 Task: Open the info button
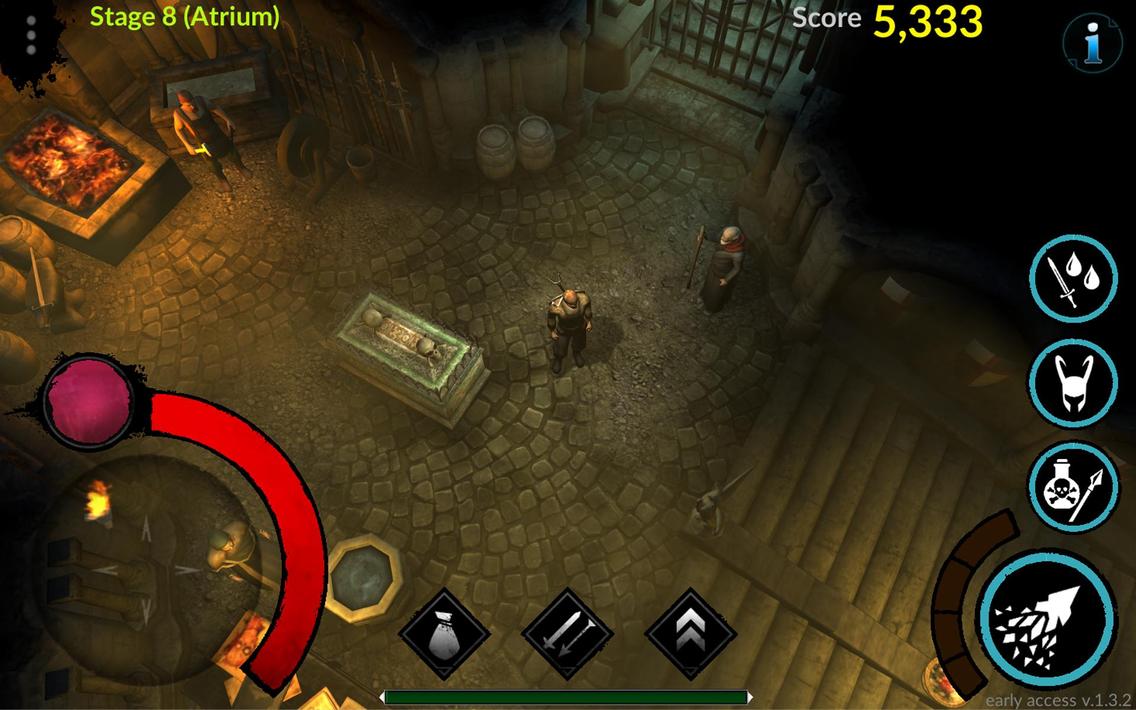[1092, 42]
